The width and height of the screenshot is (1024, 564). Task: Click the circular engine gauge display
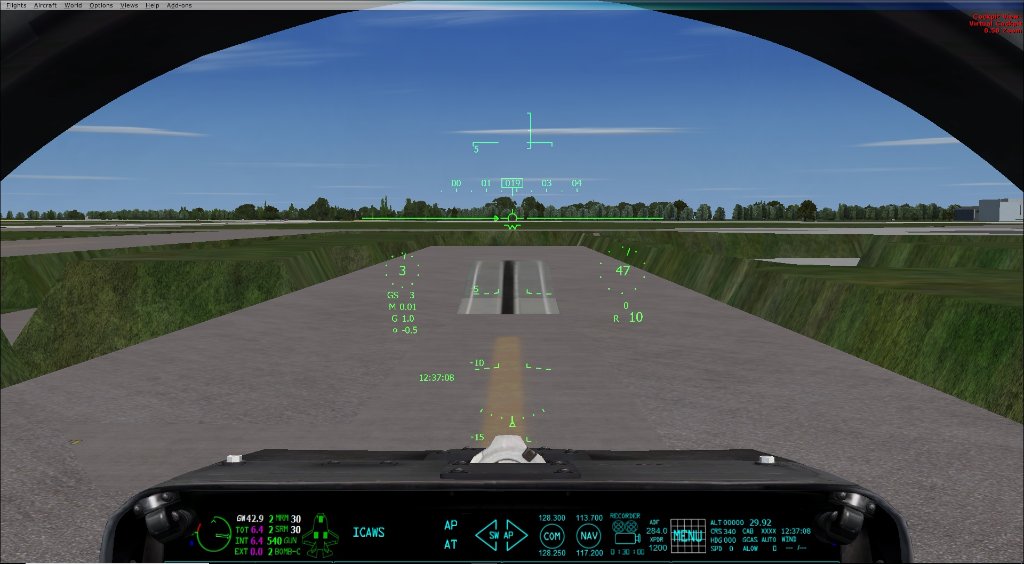pyautogui.click(x=213, y=534)
